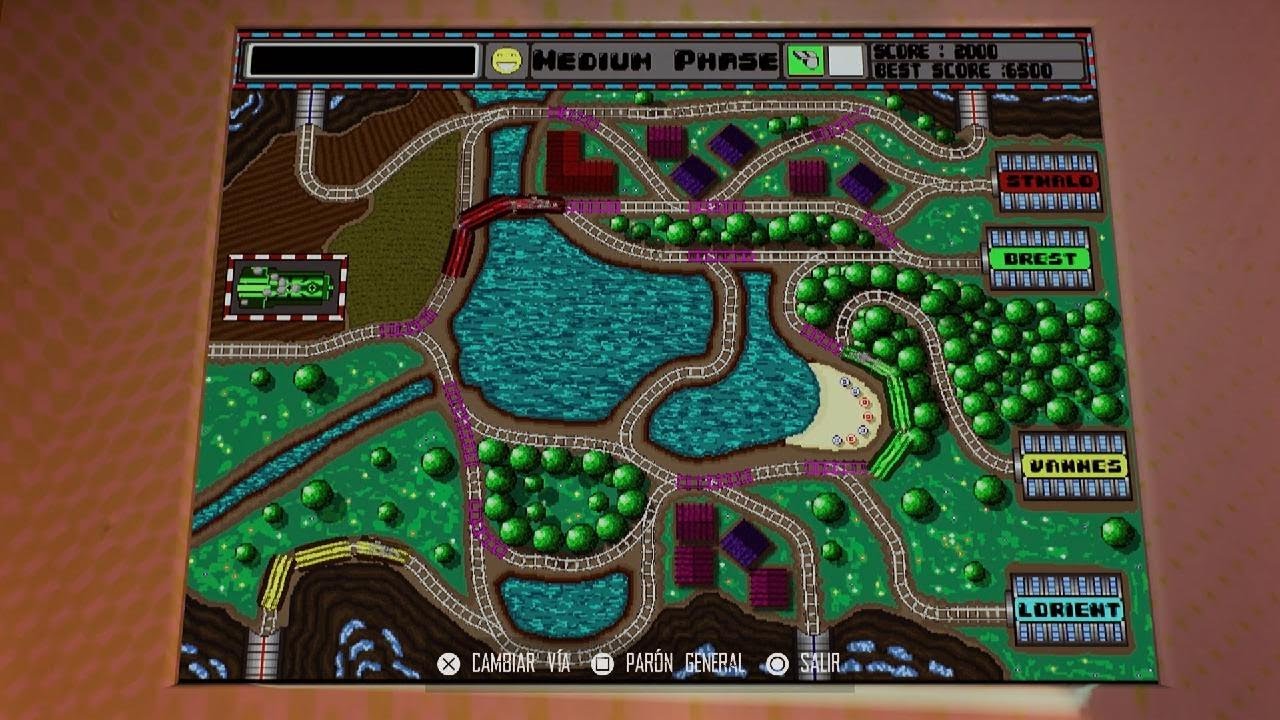Click the black message bar in the HUD
Screen dimensions: 1280x720
click(362, 61)
